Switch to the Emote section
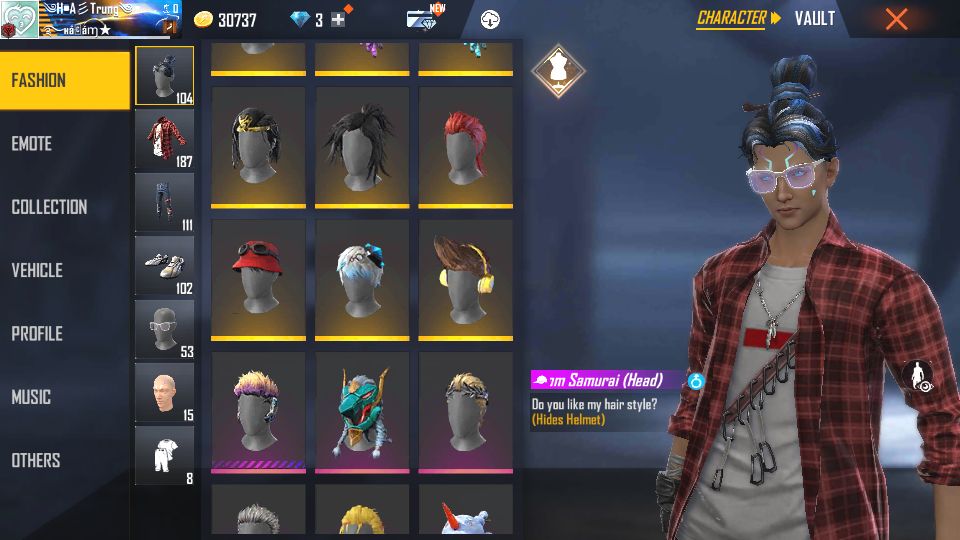Screen dimensions: 960x540 tap(64, 144)
